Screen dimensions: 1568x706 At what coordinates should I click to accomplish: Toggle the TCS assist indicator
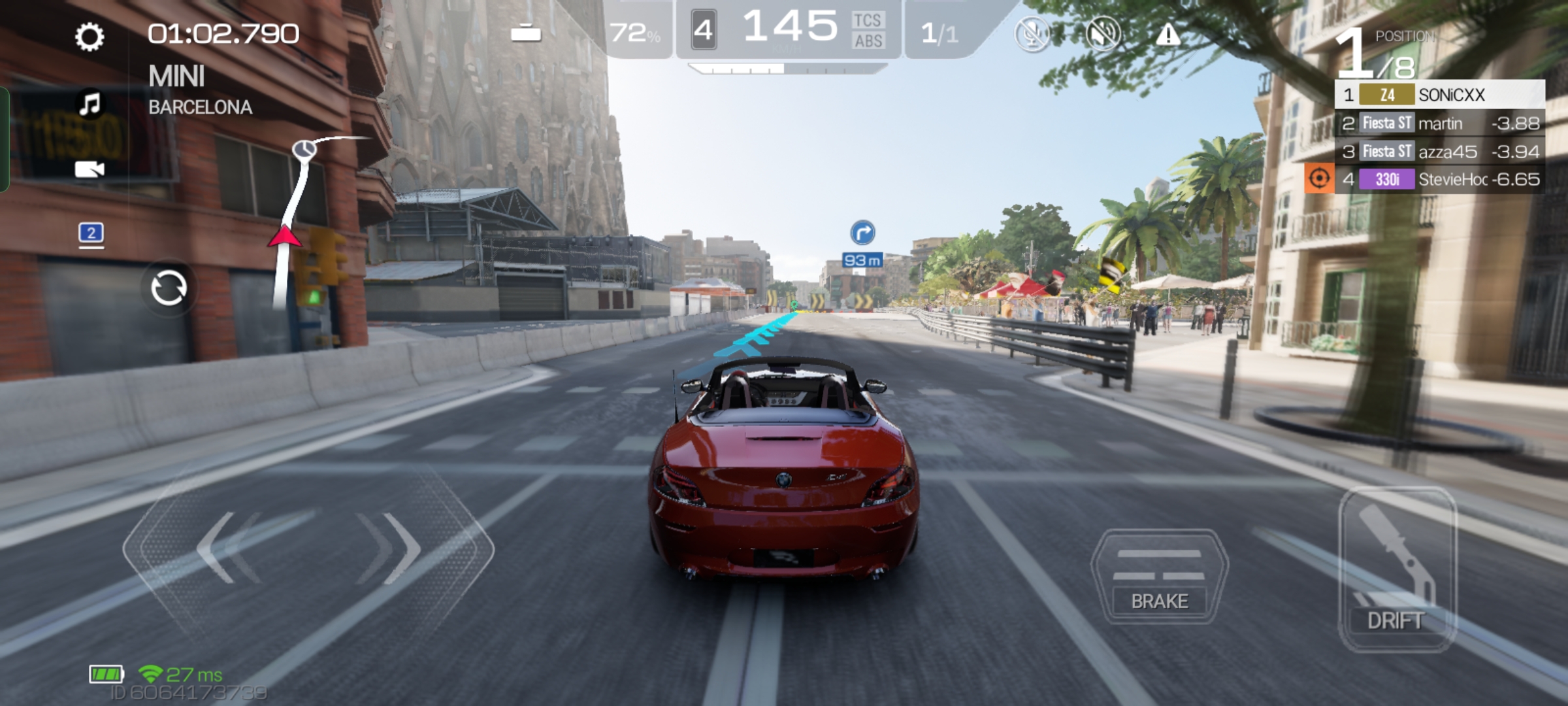tap(868, 21)
